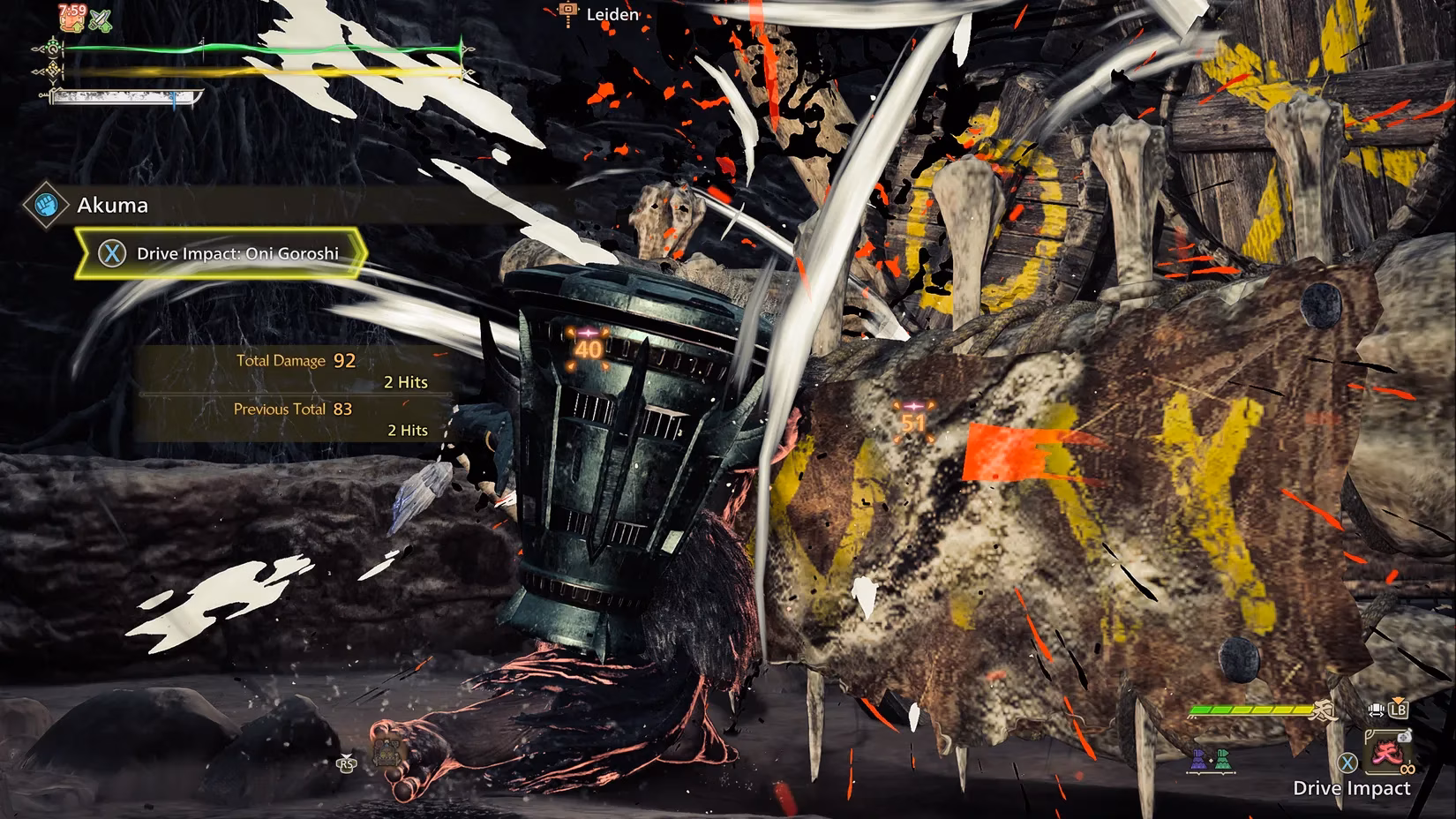Toggle the X prompt beside Drive Impact
This screenshot has height=819, width=1456.
(x=1347, y=762)
